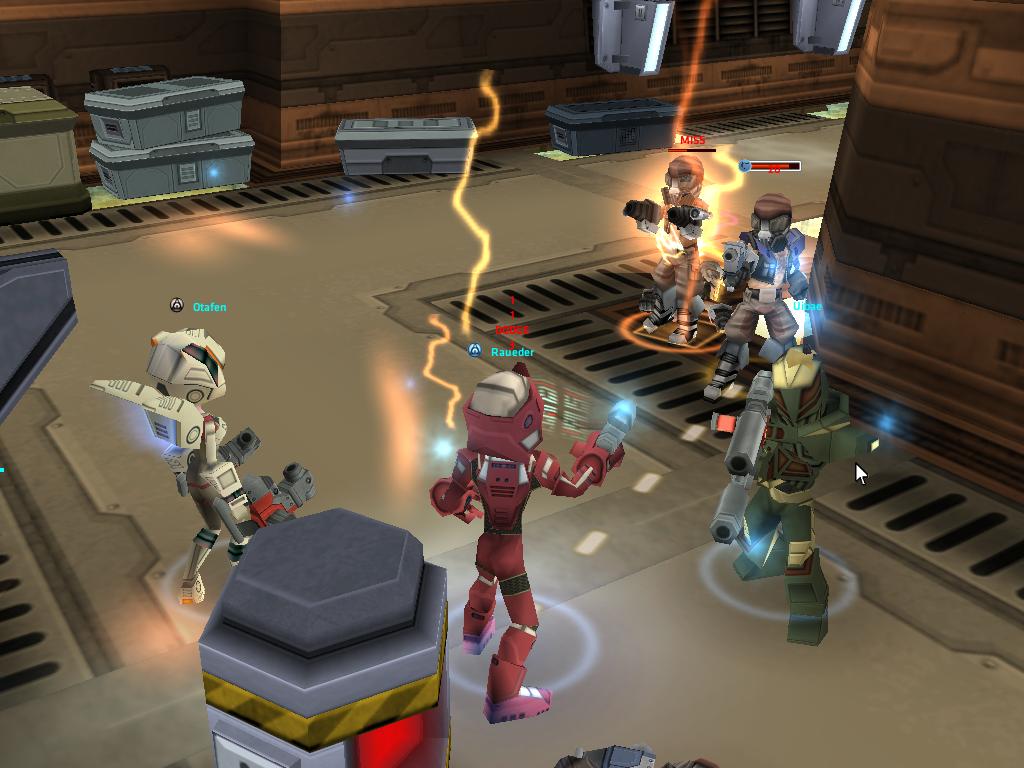Select the Raueder player name tag
The height and width of the screenshot is (768, 1024).
coord(511,352)
